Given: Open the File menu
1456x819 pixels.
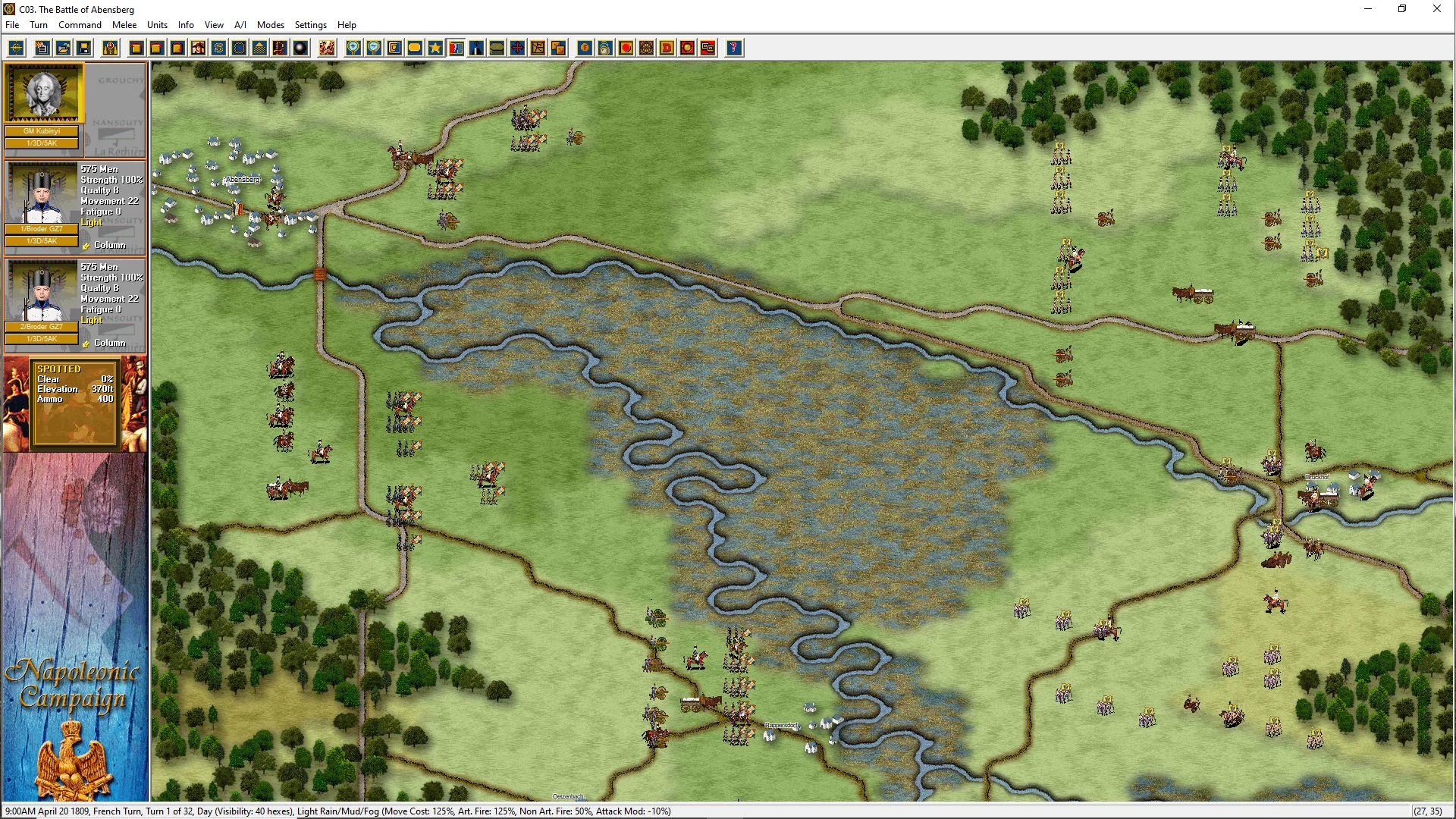Looking at the screenshot, I should coord(12,25).
